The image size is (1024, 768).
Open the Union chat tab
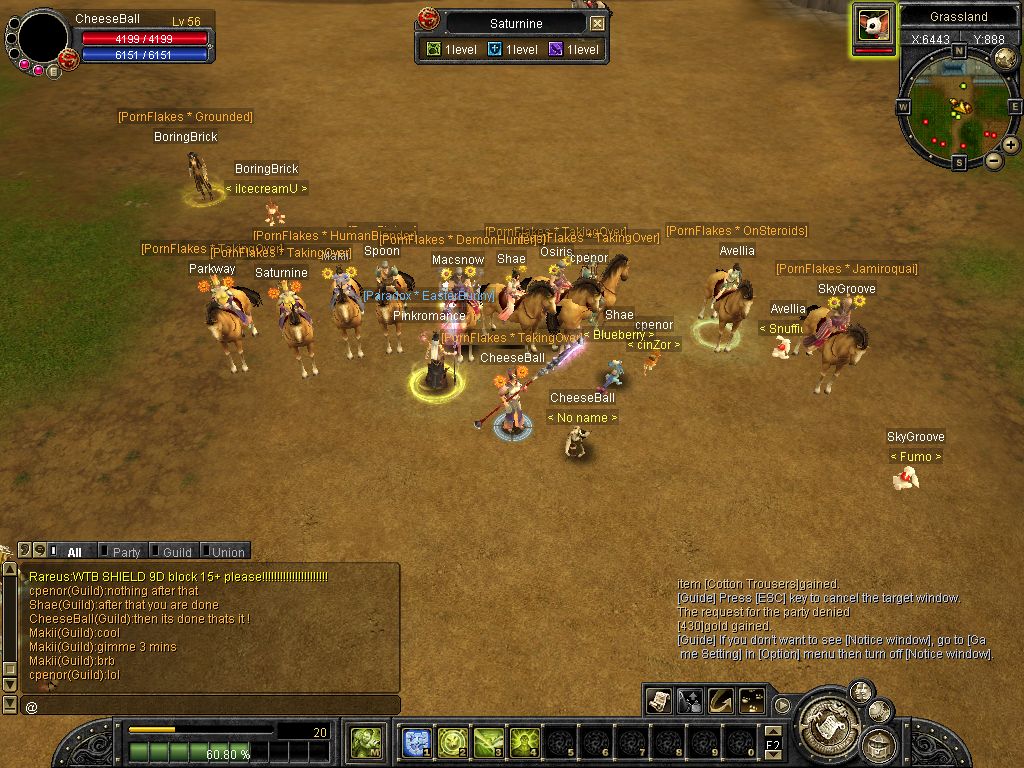point(227,551)
